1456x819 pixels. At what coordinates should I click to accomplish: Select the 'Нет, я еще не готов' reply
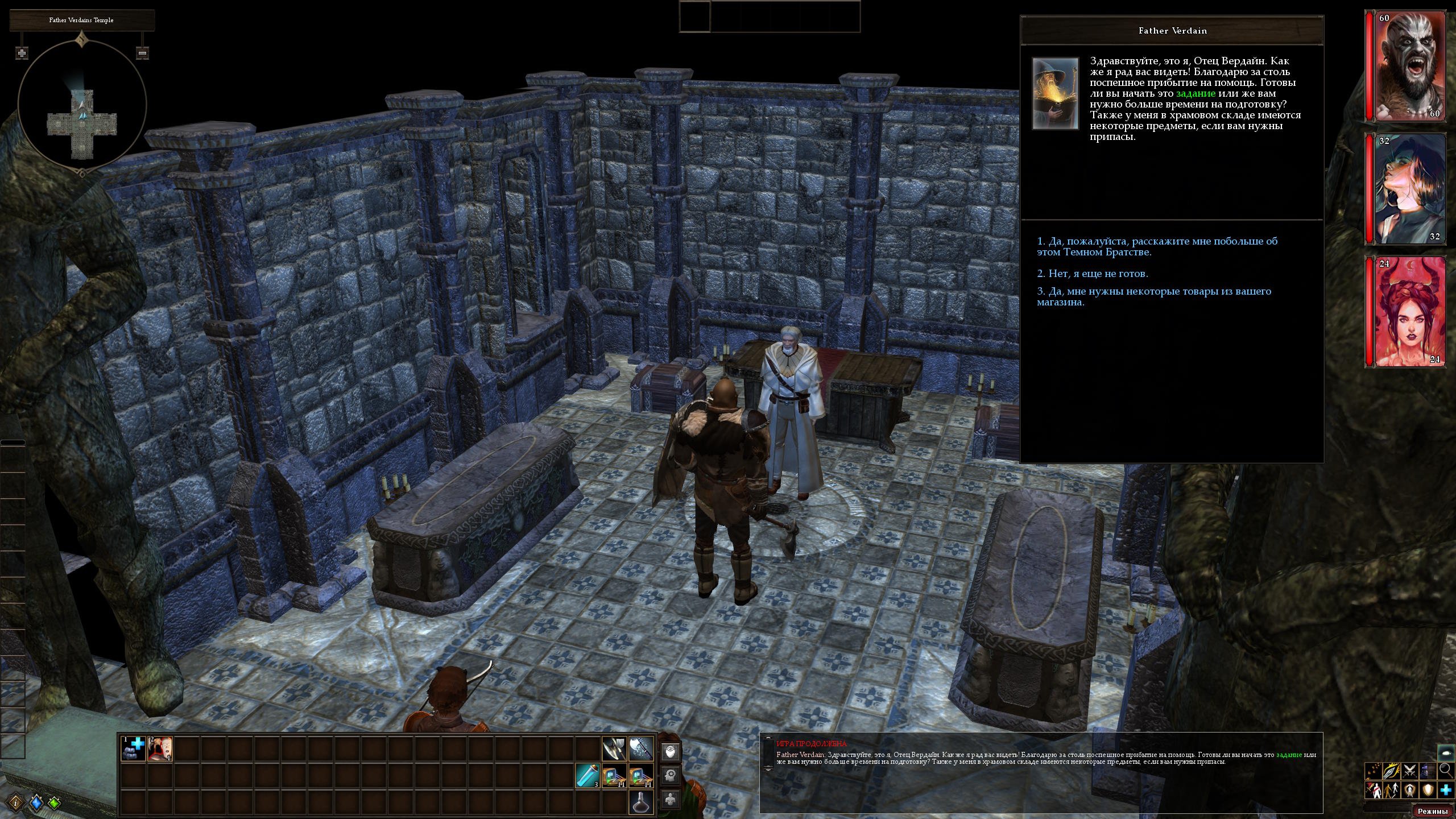point(1093,274)
